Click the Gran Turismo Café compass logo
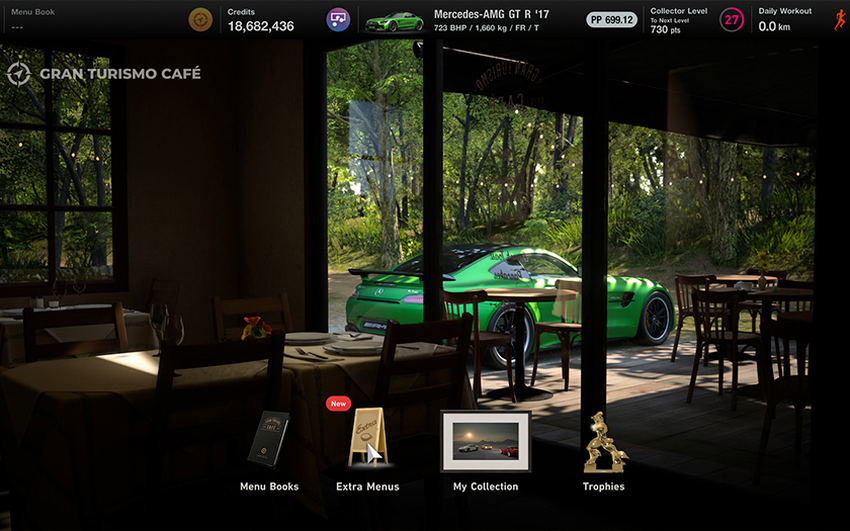This screenshot has width=850, height=531. [19, 73]
